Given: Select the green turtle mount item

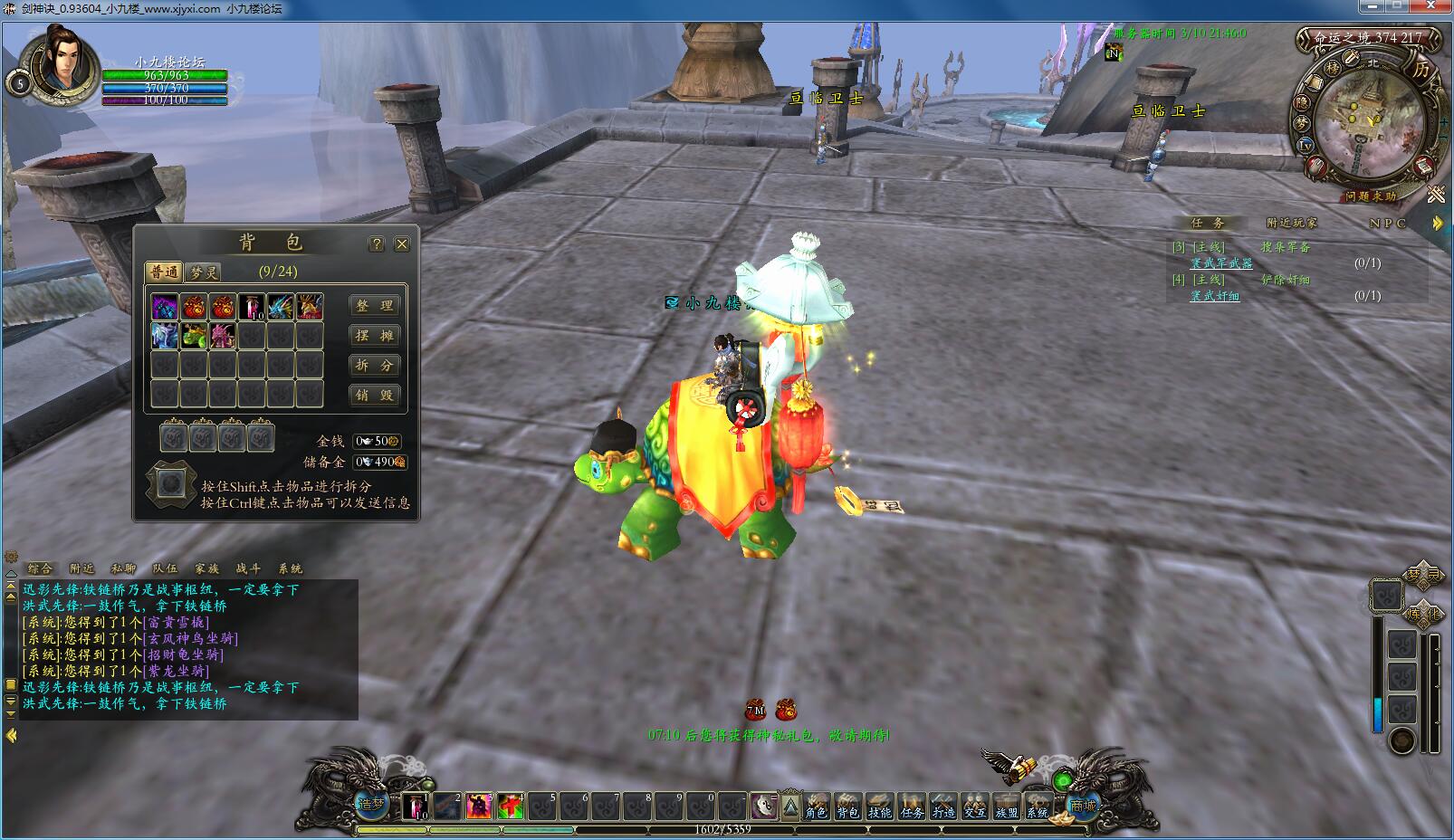Looking at the screenshot, I should pos(193,336).
